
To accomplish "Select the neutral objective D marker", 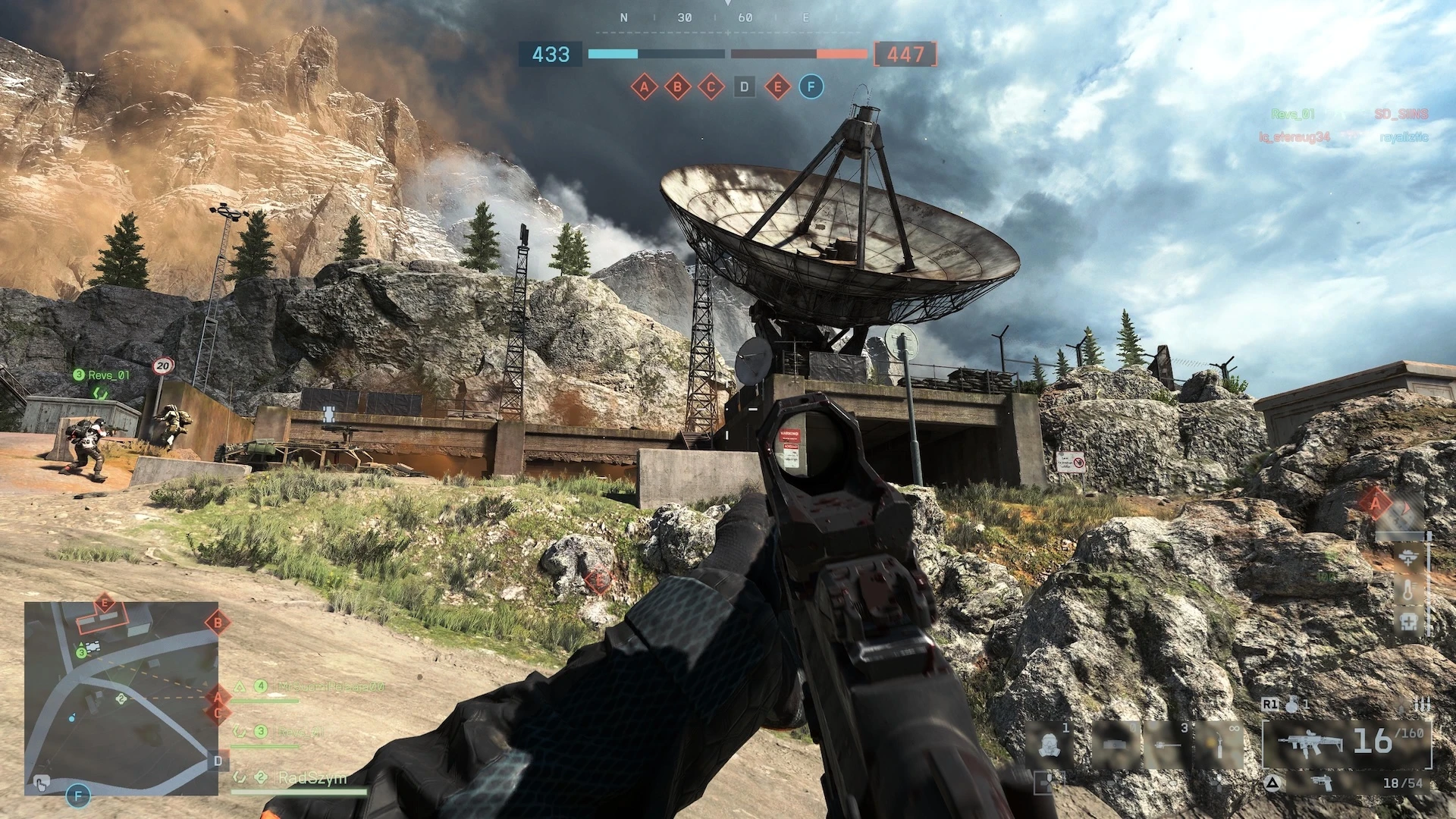I will 744,87.
